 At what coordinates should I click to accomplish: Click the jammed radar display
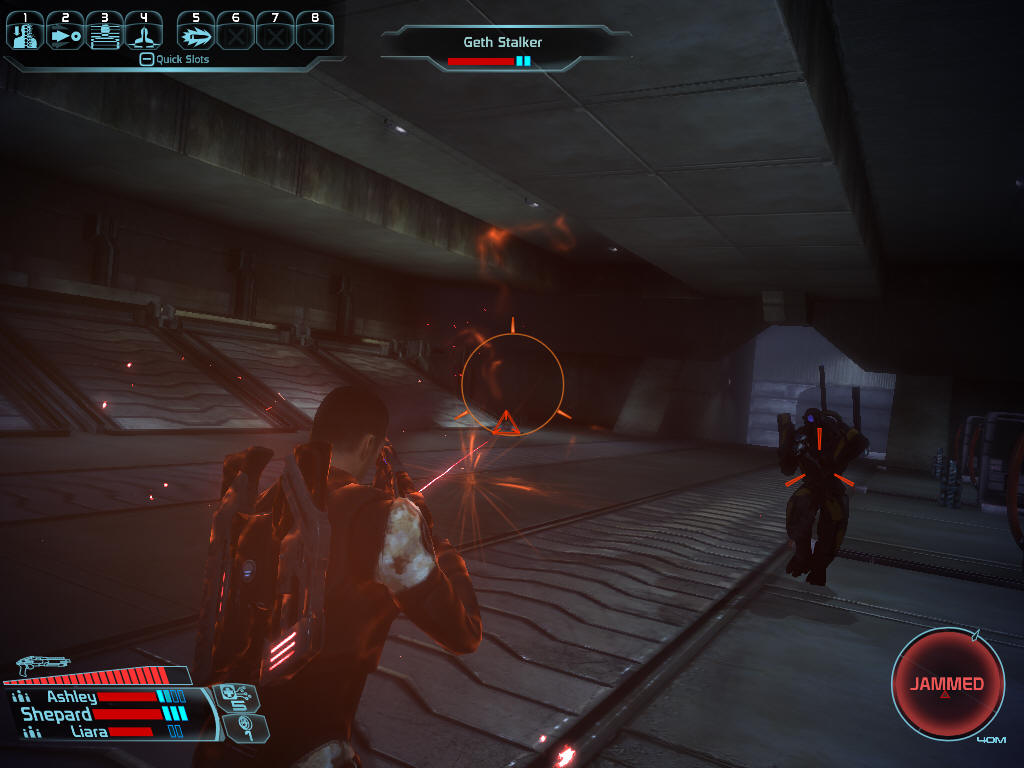[x=946, y=684]
